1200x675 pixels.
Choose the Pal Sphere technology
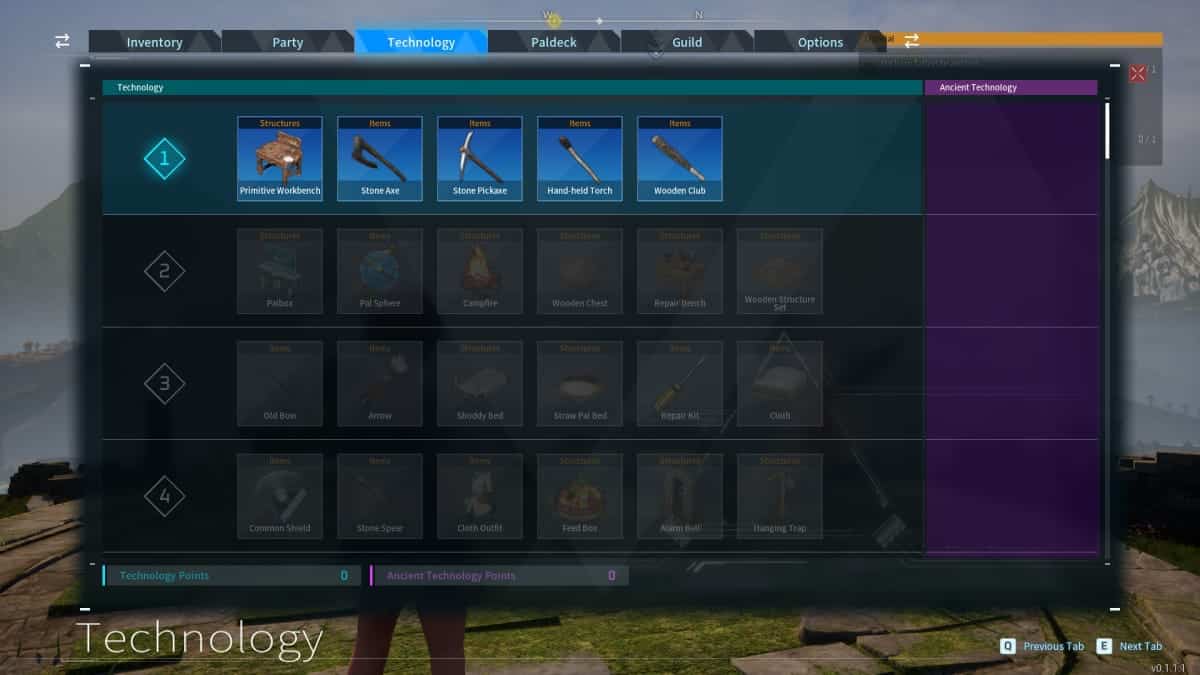click(380, 271)
